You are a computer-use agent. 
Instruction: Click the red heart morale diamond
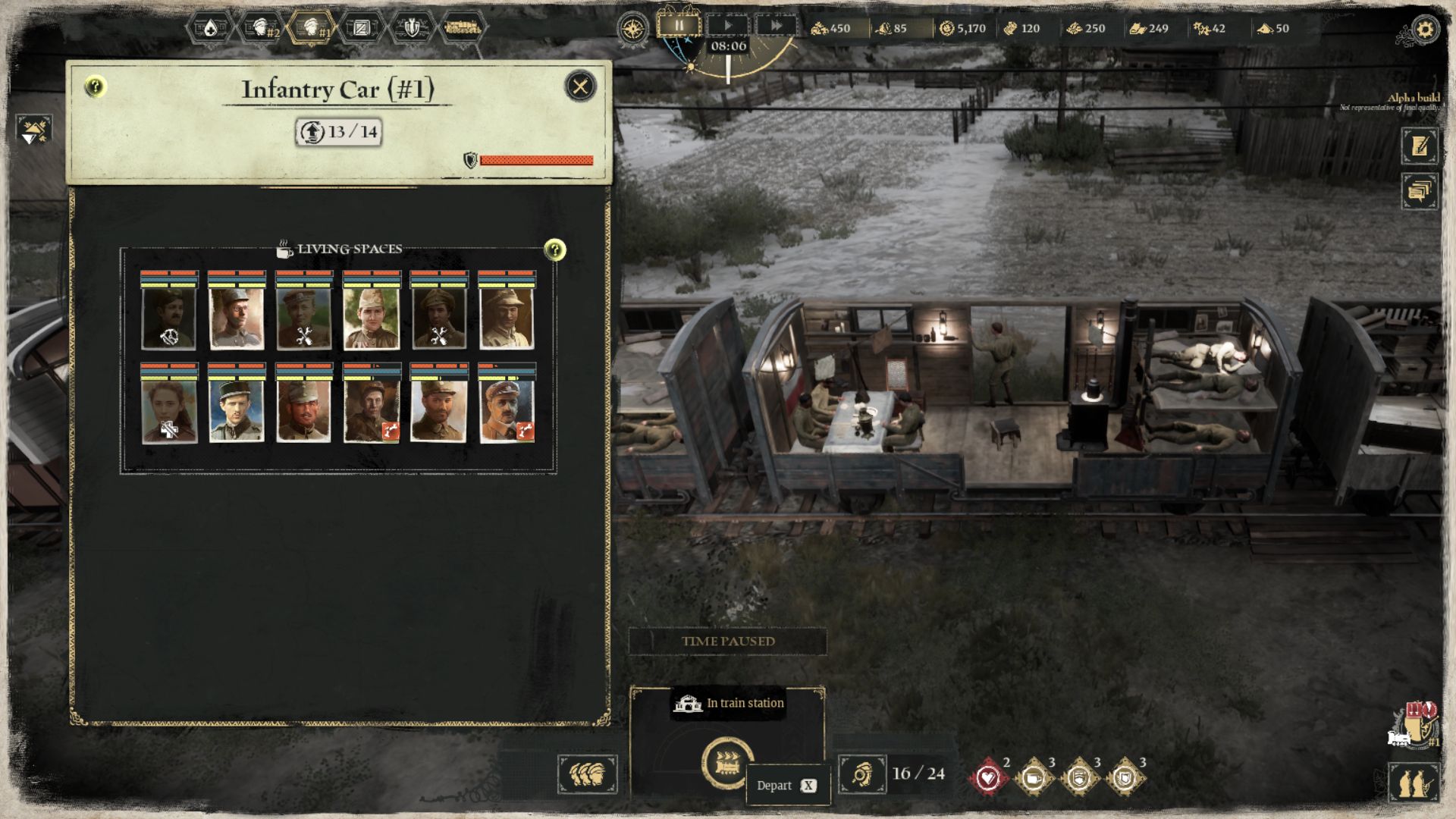988,777
